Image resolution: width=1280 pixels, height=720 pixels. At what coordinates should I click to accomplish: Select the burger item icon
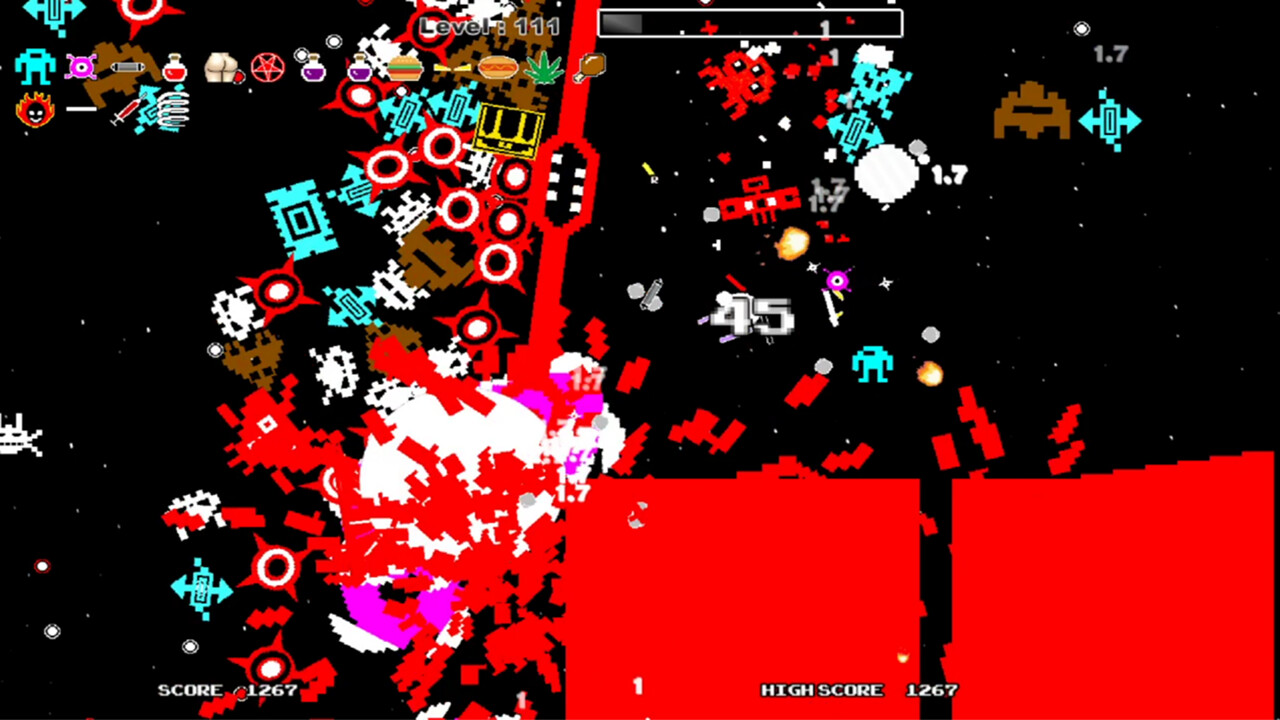click(407, 67)
